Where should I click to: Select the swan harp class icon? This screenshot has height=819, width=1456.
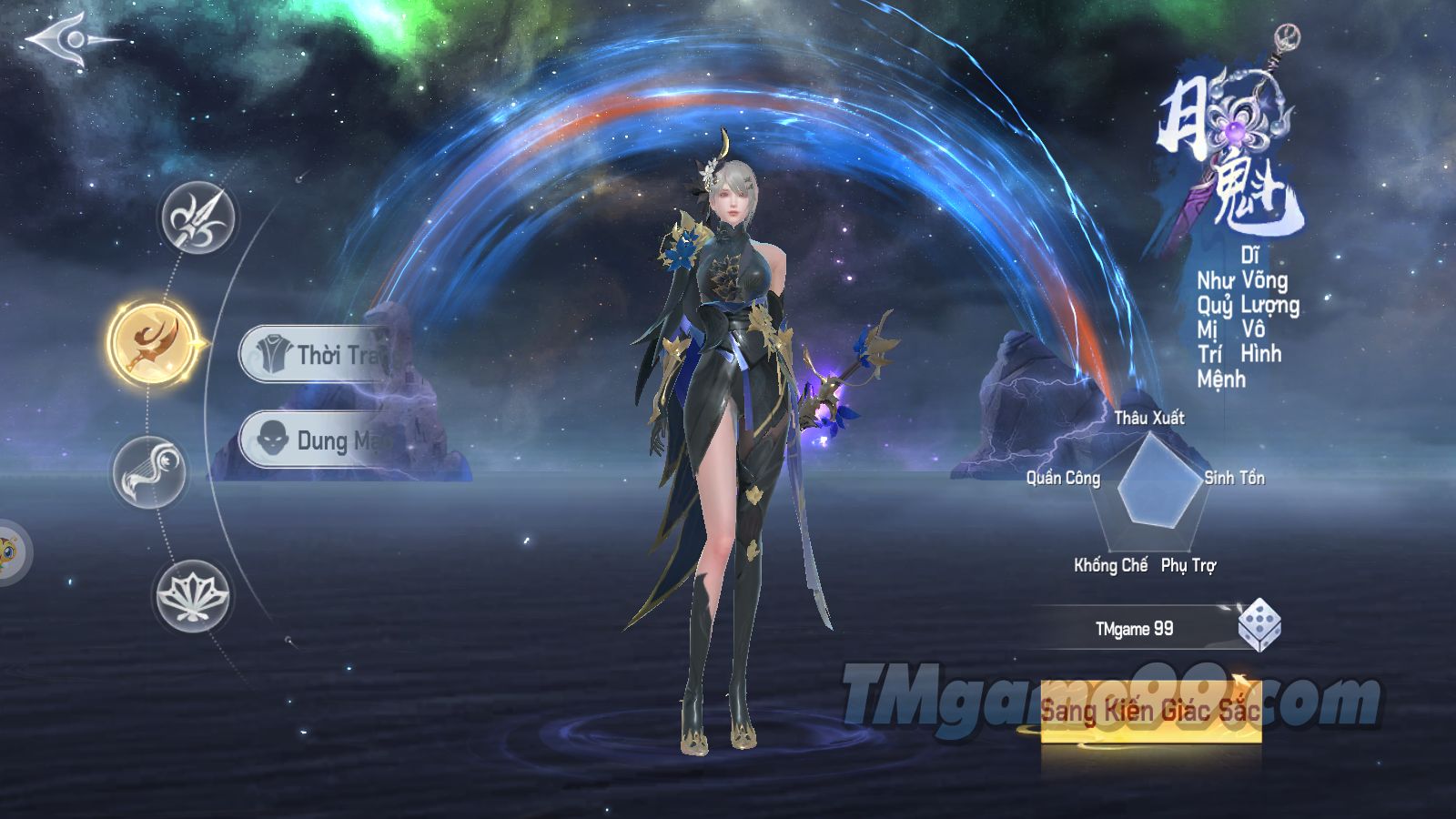(149, 471)
